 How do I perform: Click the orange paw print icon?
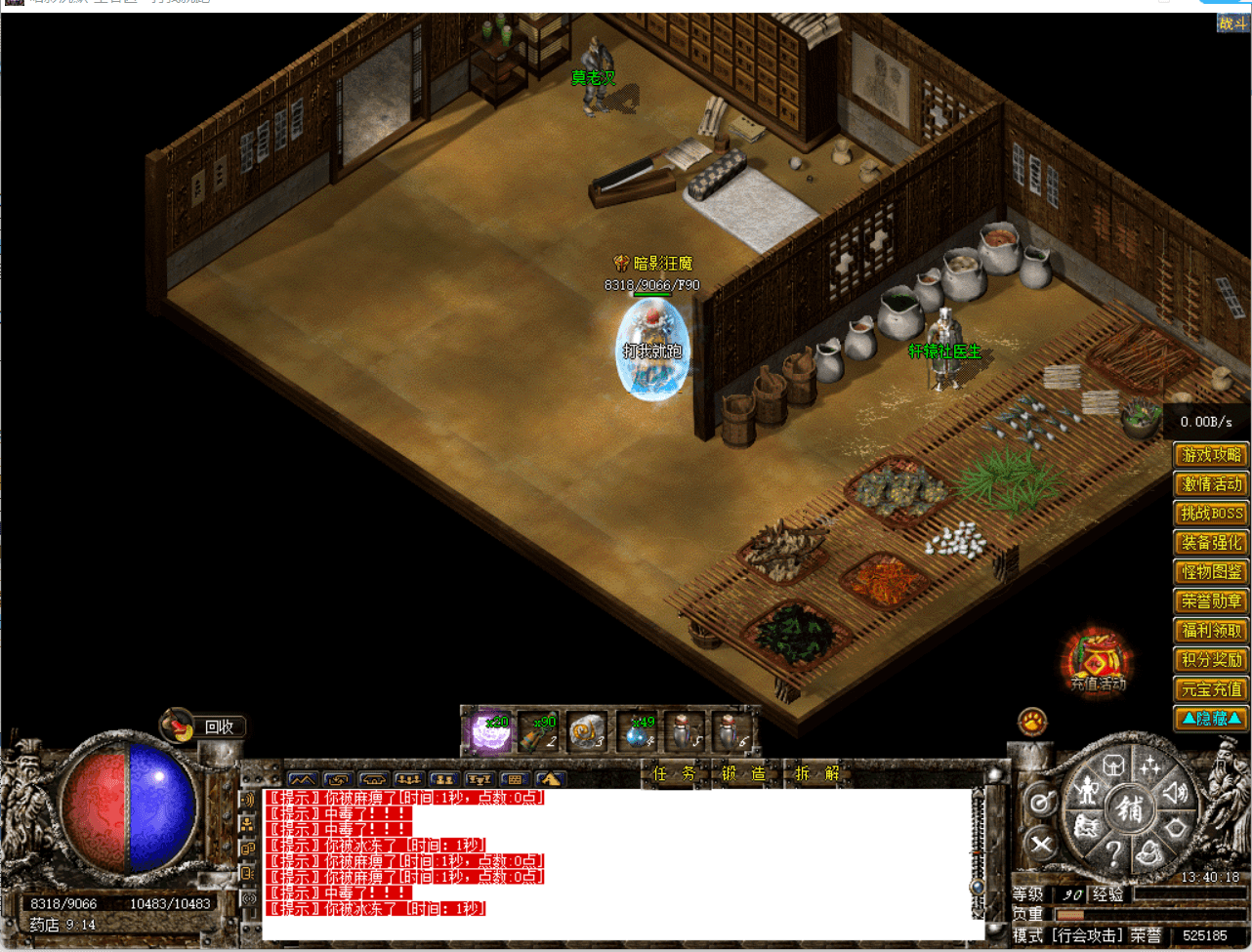(1032, 723)
